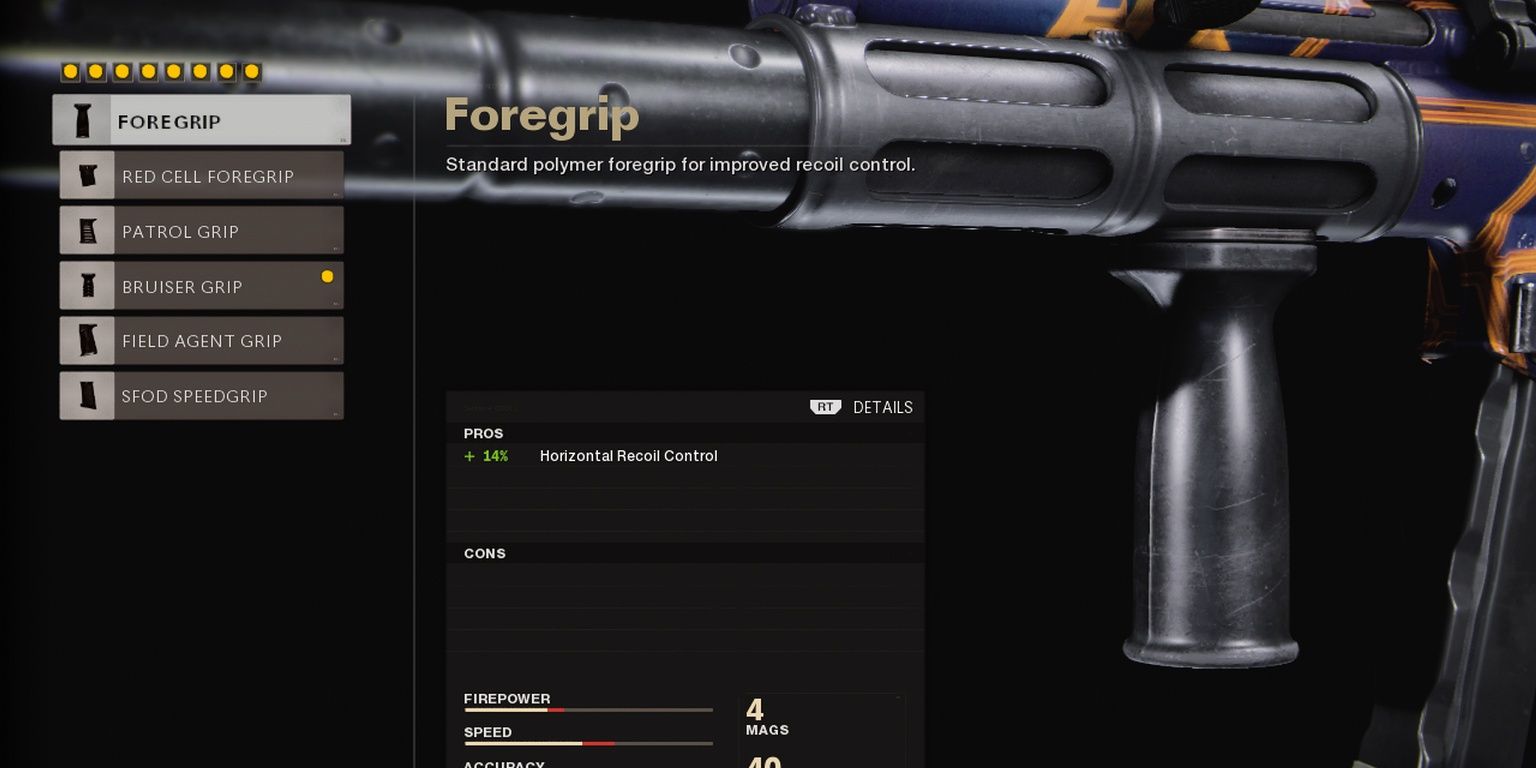
Task: Click the Firepower stat bar
Action: tap(588, 710)
